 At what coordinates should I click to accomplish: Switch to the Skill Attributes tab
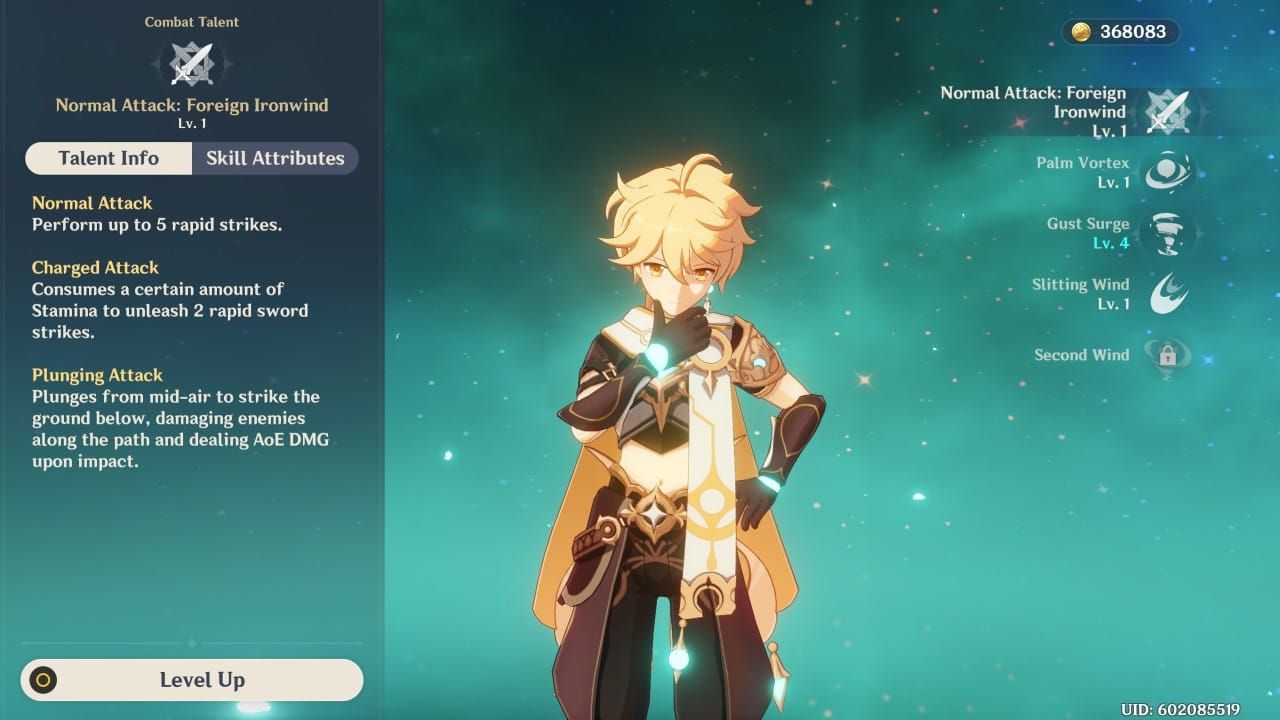coord(274,158)
